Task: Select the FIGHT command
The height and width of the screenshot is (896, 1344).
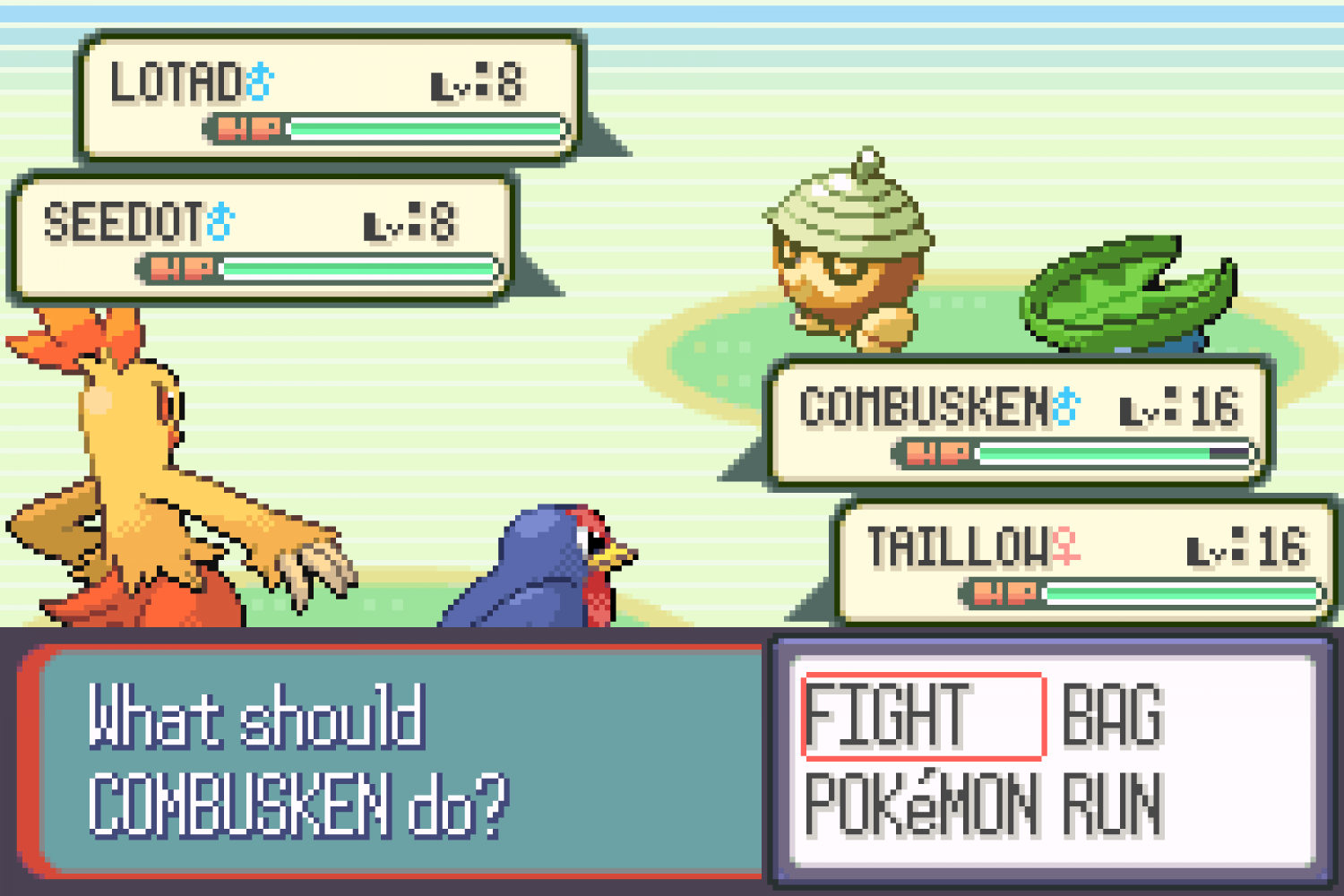Action: [923, 715]
